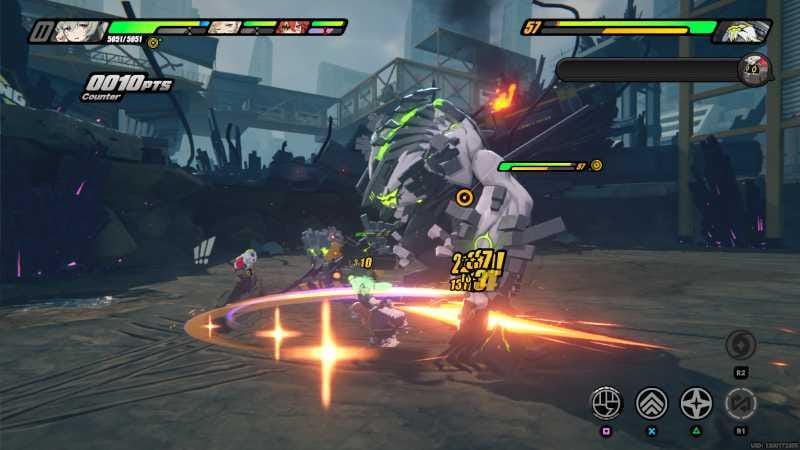
Task: Switch to the blonde squad member portrait
Action: coord(222,27)
